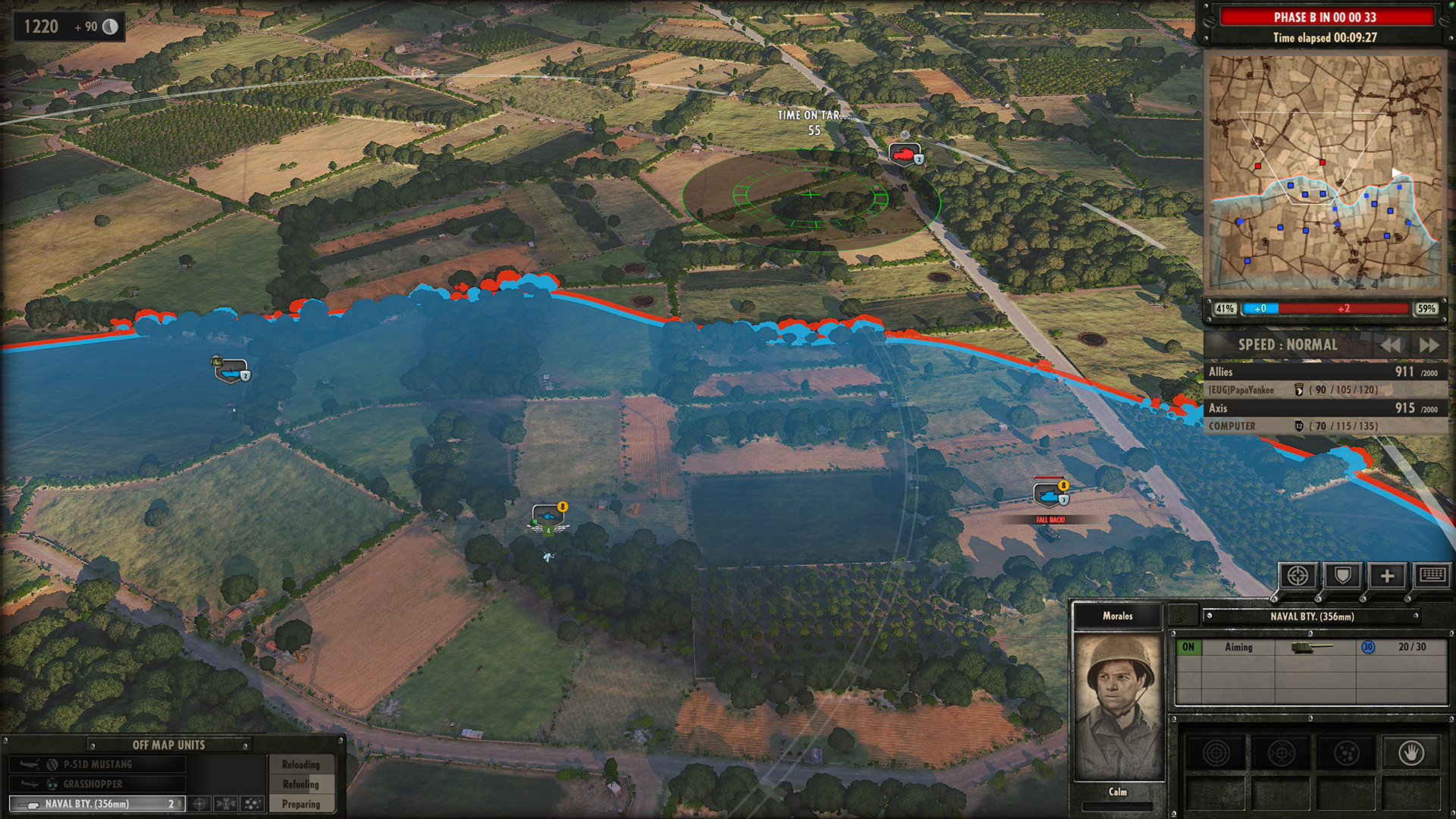Select the plus reinforcement icon near the minimap buttons
Screen dimensions: 1456x819
1388,575
